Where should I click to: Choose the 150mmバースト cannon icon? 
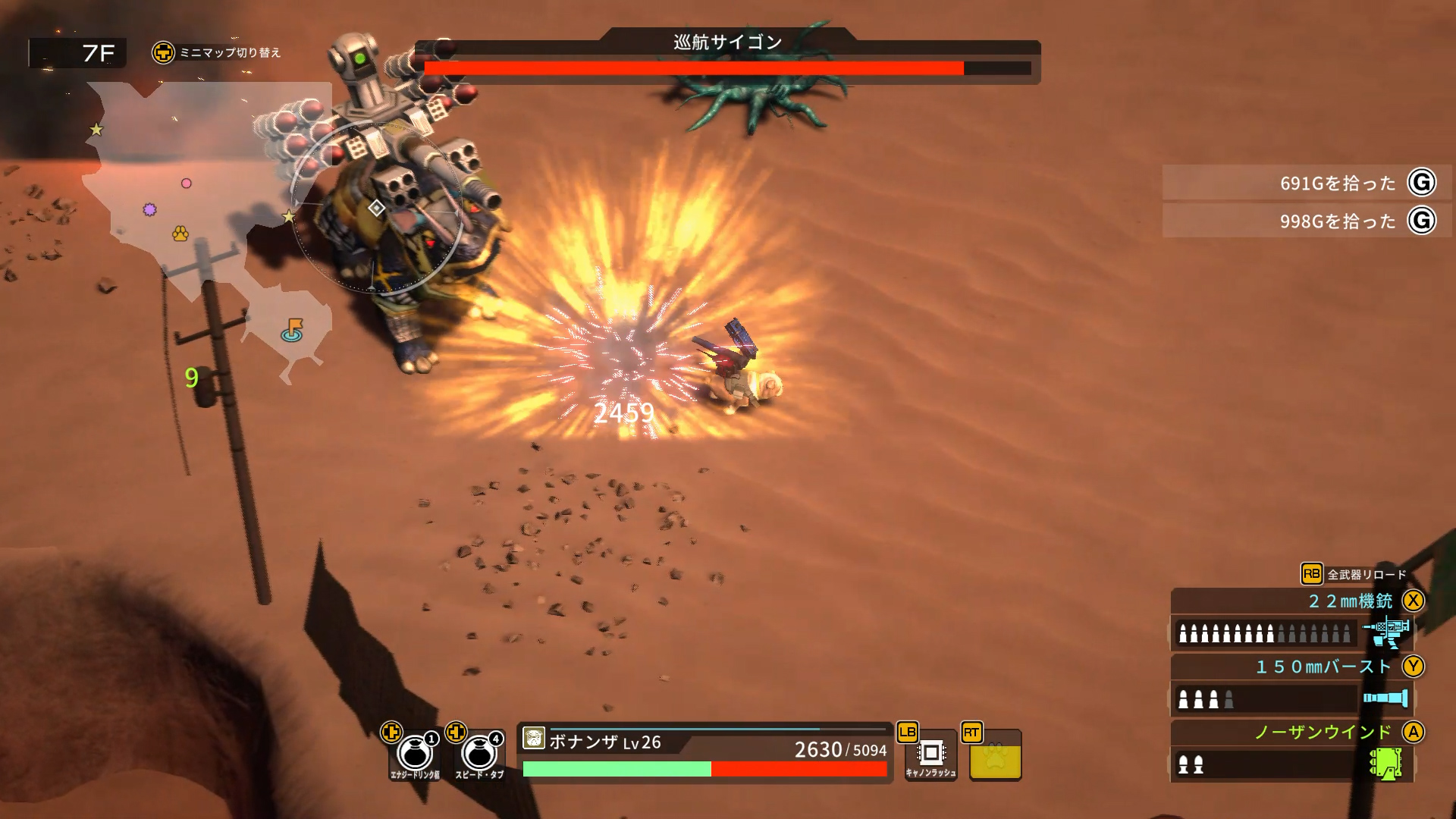(1386, 698)
